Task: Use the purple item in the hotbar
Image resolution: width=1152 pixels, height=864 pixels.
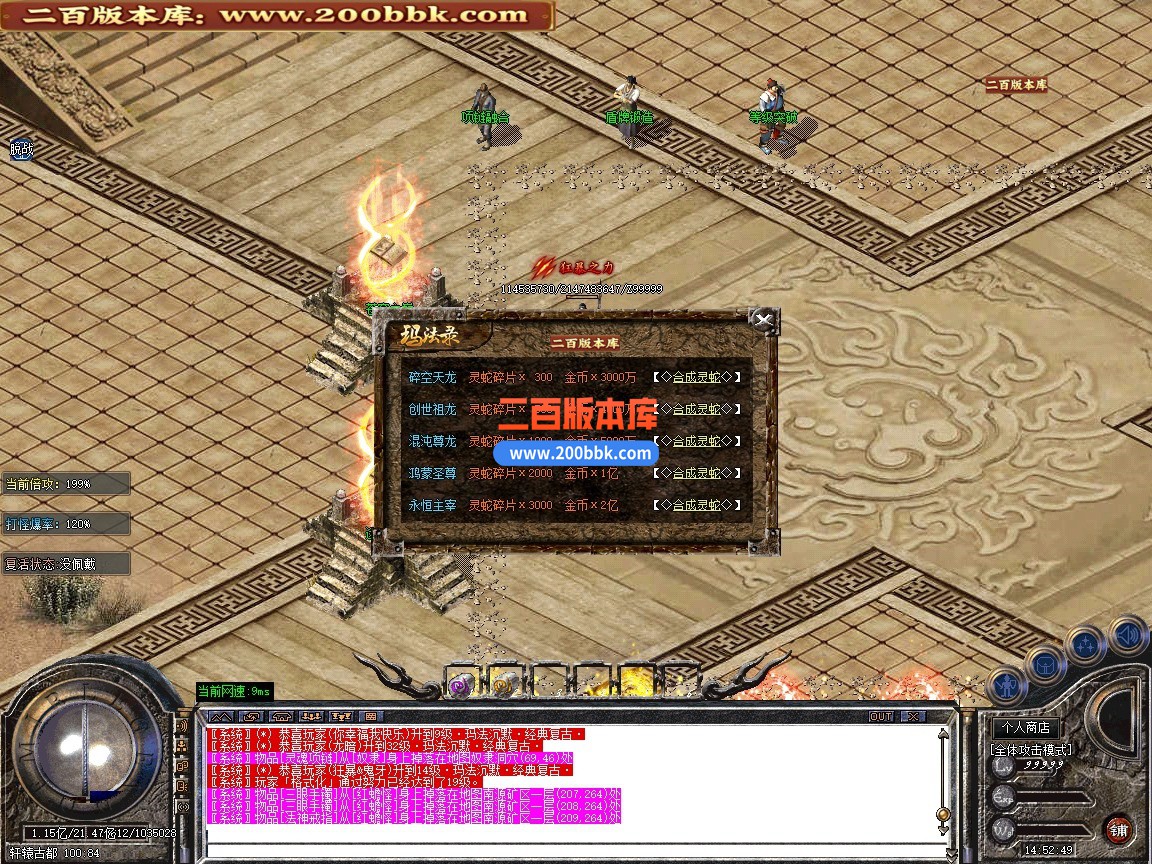Action: (x=460, y=685)
